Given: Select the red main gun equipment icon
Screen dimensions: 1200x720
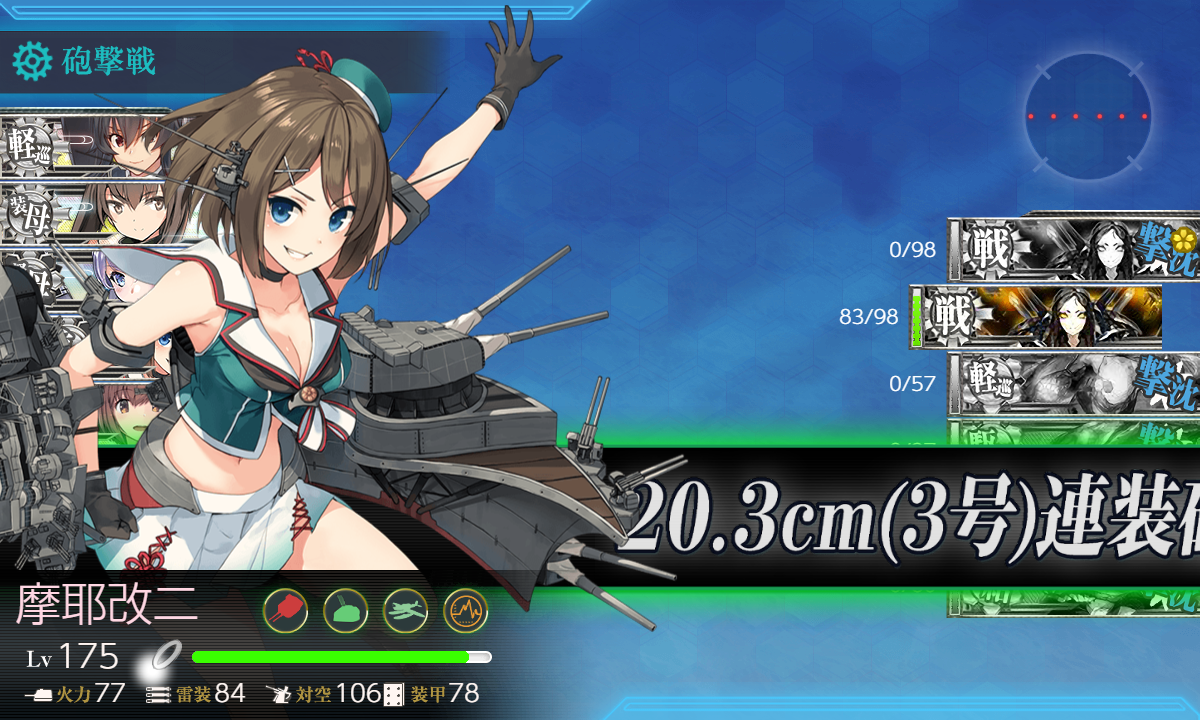Looking at the screenshot, I should pyautogui.click(x=285, y=609).
